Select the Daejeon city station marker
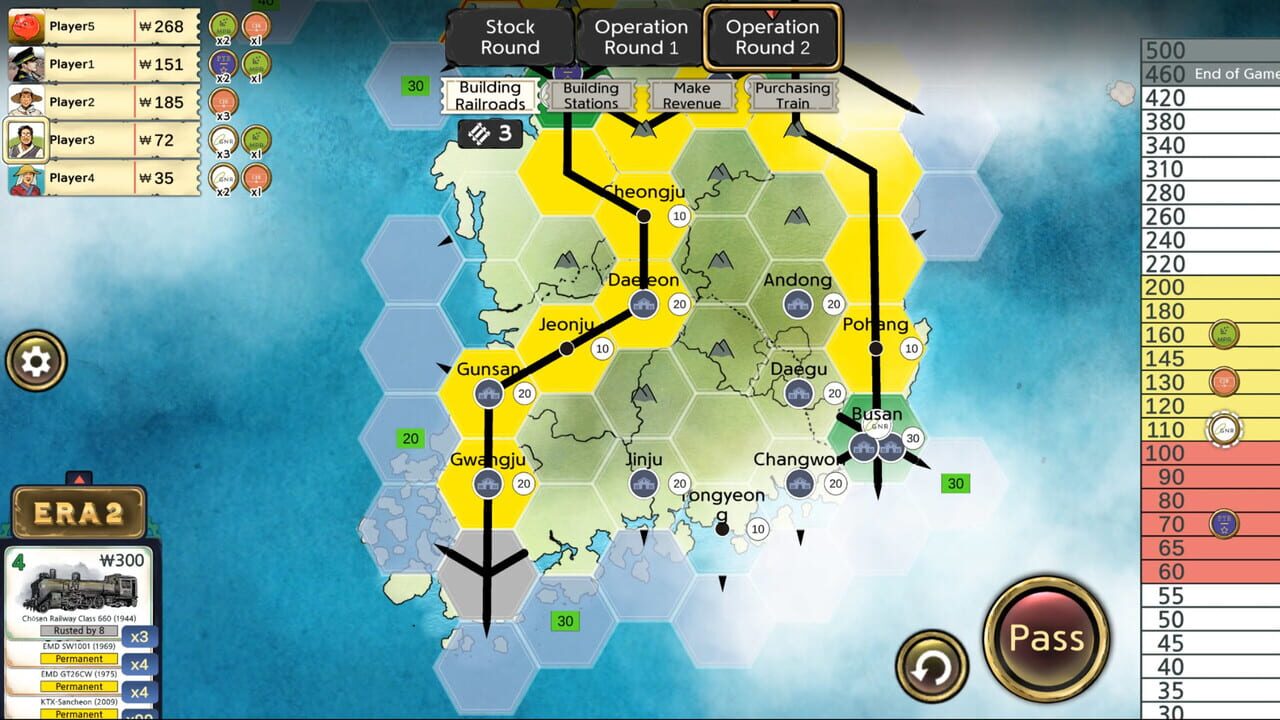The image size is (1280, 720). click(x=644, y=302)
